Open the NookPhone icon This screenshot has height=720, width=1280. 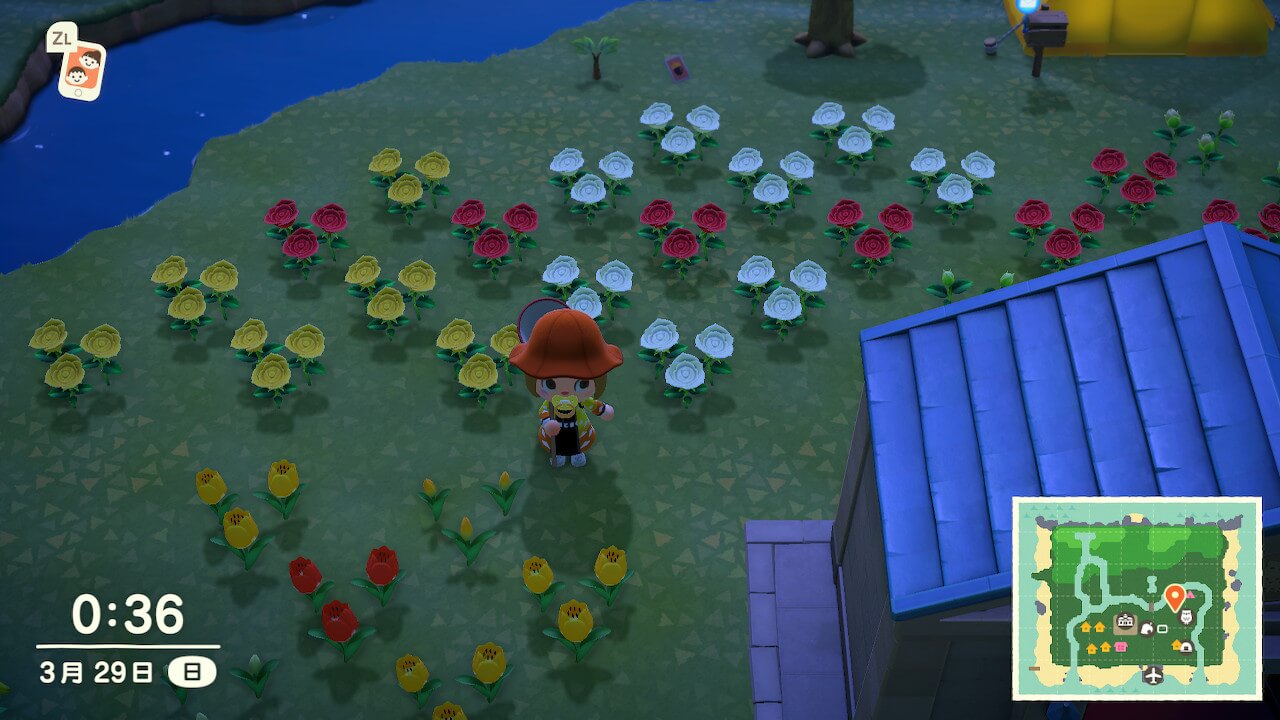point(81,70)
